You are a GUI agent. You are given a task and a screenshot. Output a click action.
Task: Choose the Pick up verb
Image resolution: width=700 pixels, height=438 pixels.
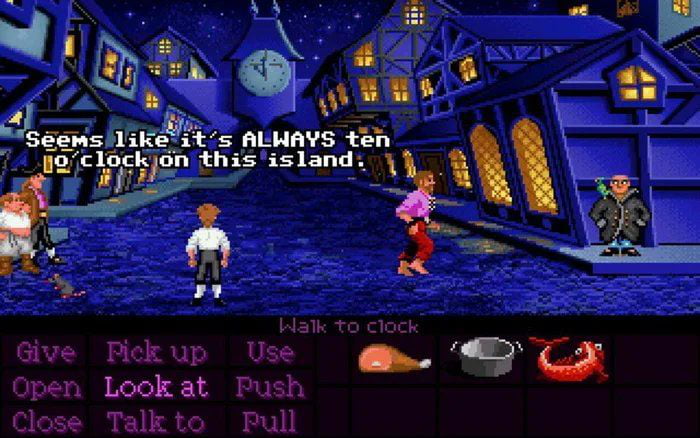pyautogui.click(x=156, y=353)
